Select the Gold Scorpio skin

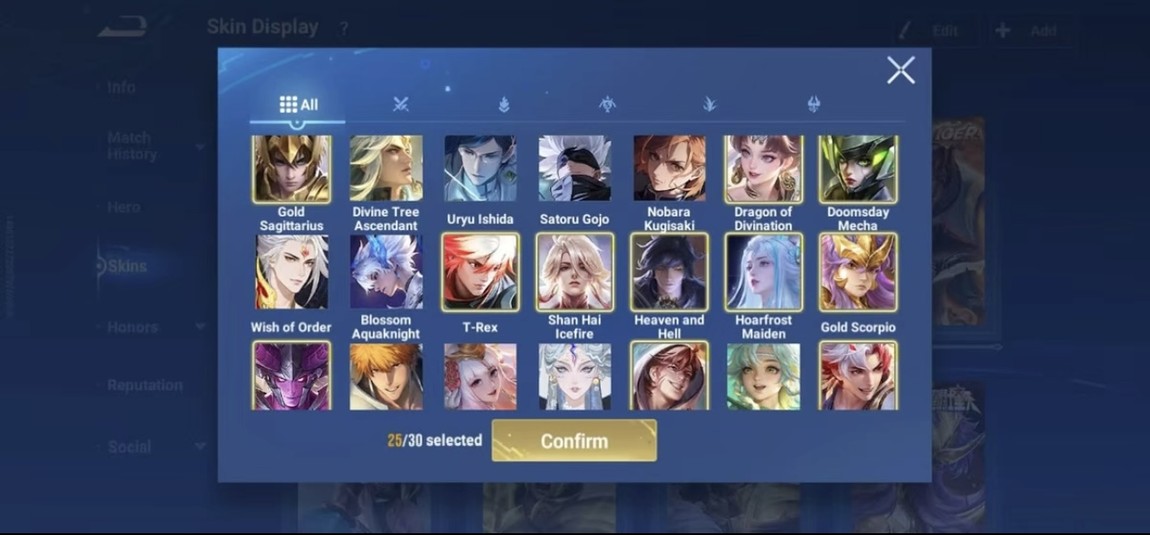pos(858,272)
